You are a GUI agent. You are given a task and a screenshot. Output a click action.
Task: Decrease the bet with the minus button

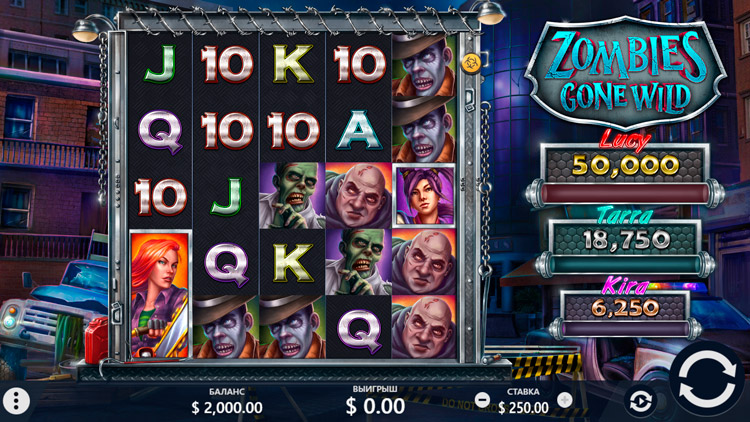[x=483, y=400]
